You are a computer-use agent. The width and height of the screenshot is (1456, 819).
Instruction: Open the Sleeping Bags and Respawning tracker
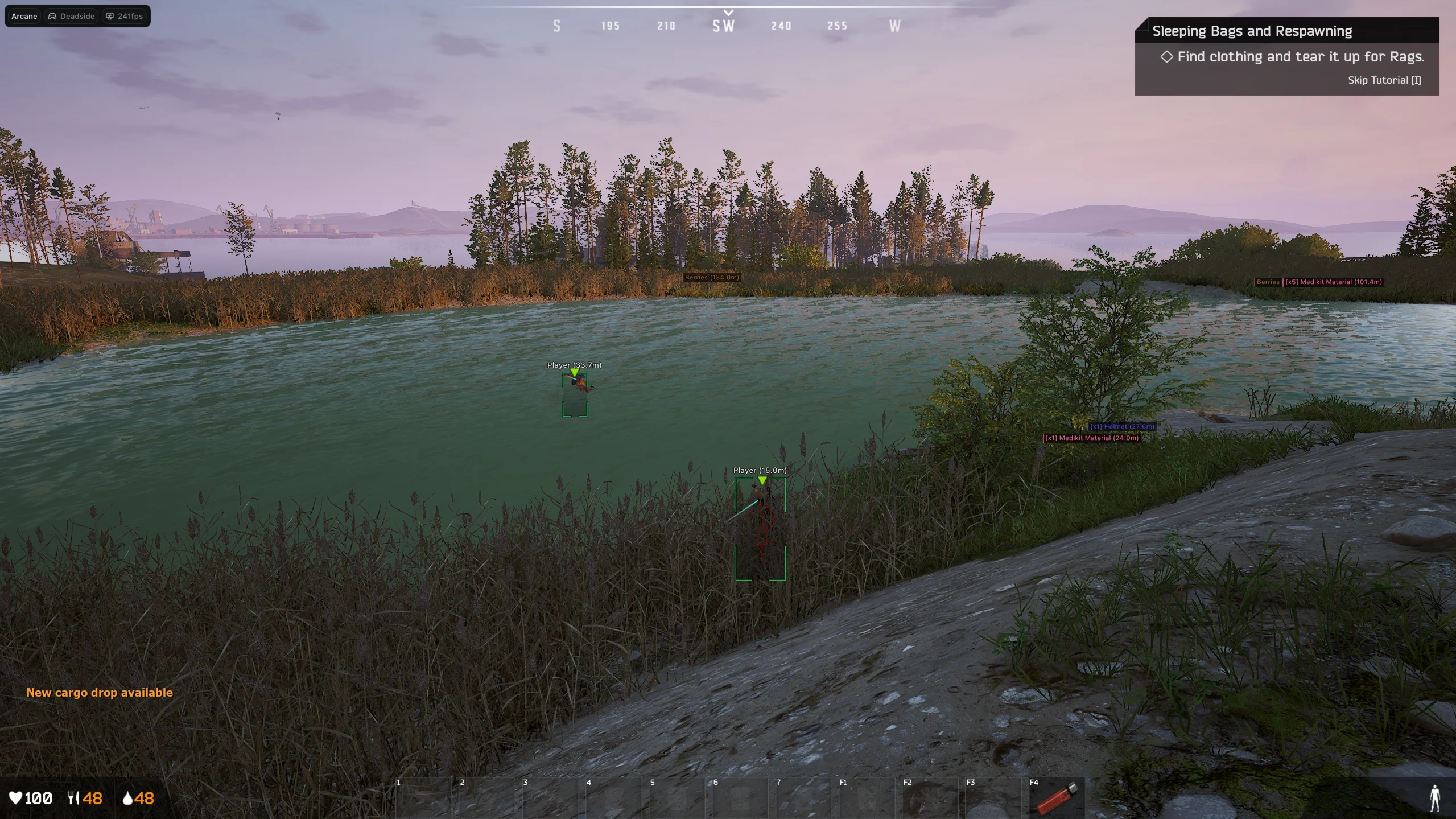click(x=1252, y=31)
